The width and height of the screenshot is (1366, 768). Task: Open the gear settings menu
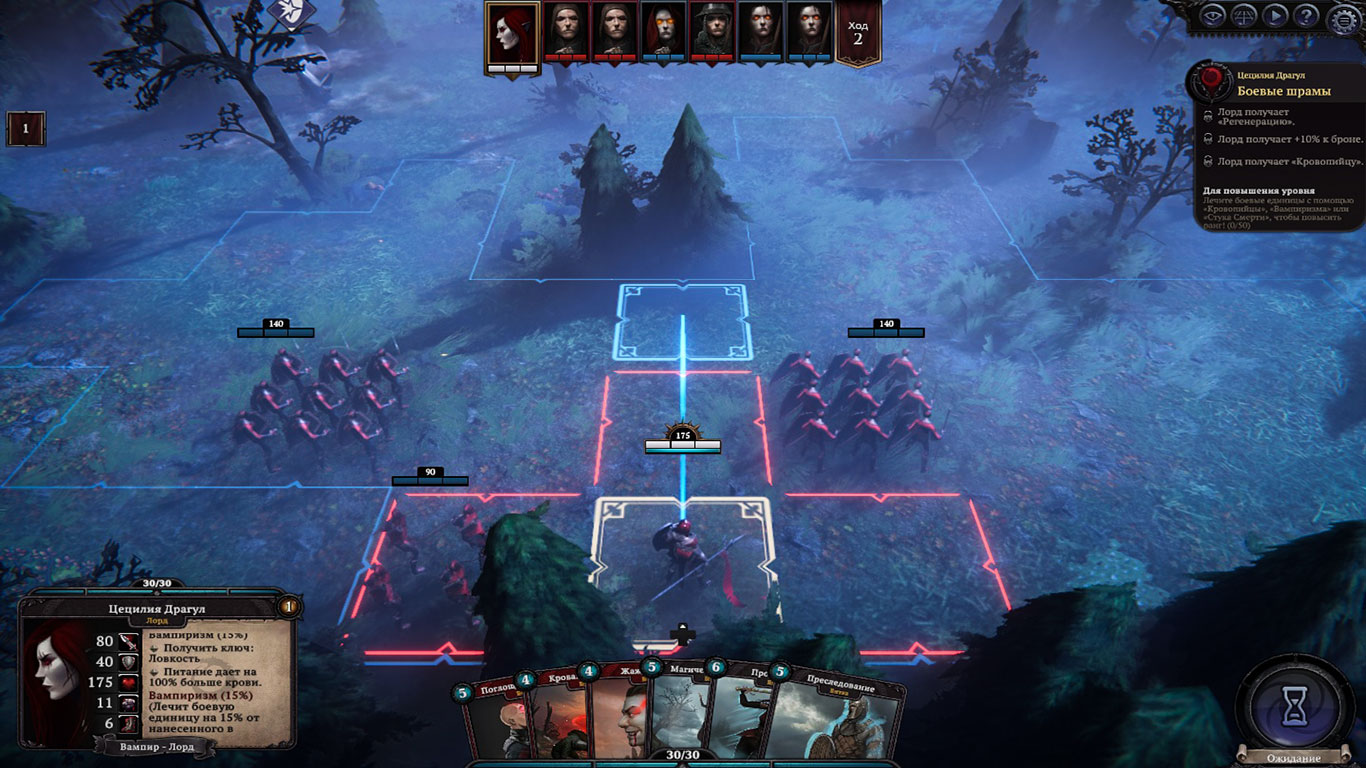pyautogui.click(x=1345, y=17)
